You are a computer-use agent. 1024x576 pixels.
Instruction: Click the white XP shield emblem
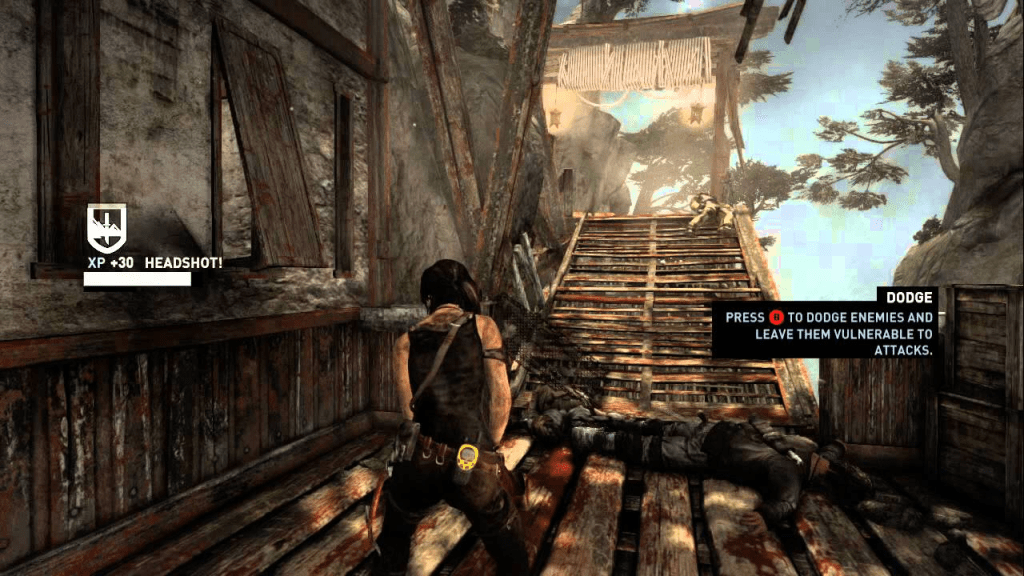[105, 227]
